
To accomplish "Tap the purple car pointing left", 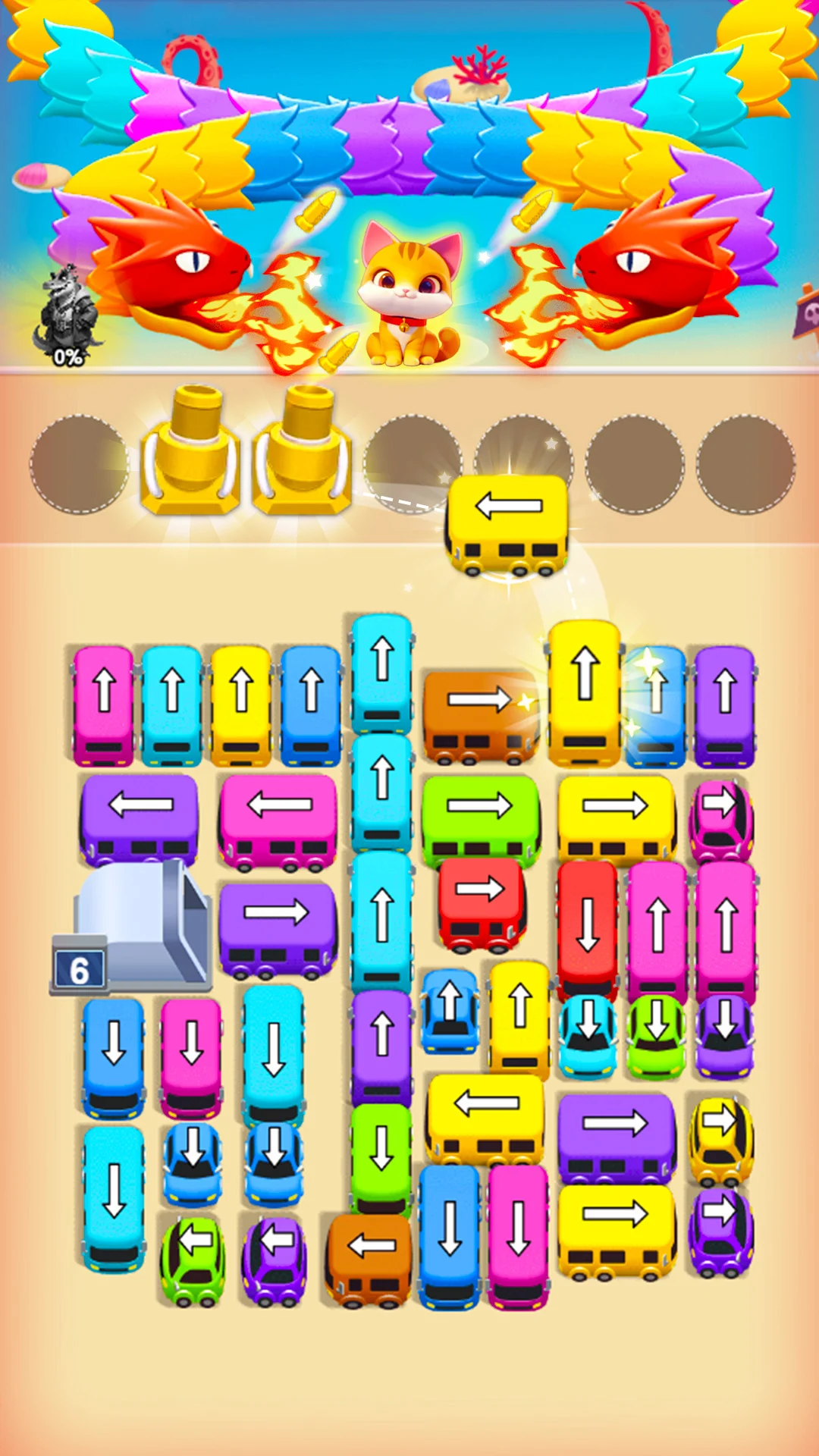I will point(275,1260).
